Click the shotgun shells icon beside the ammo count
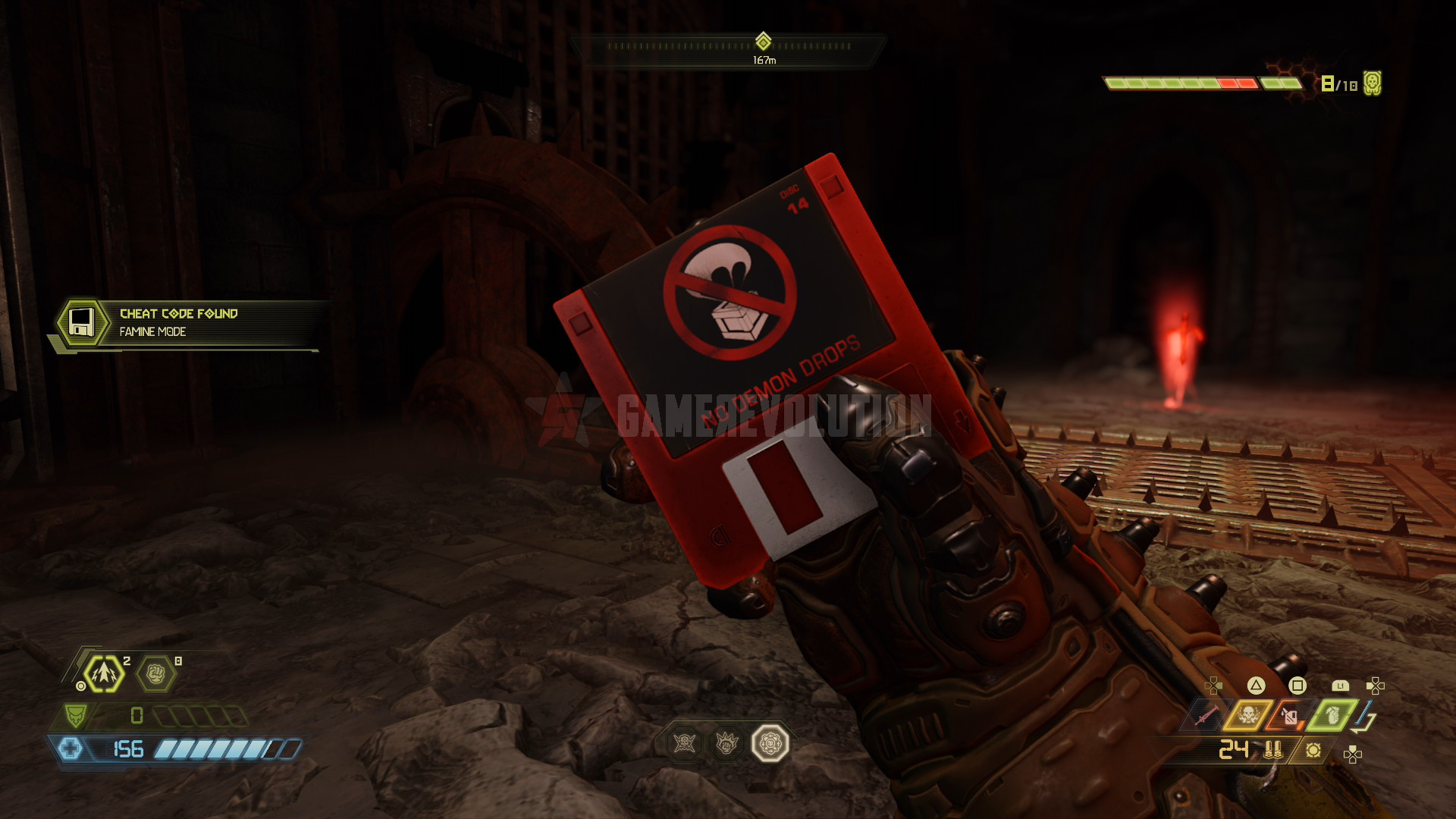Image resolution: width=1456 pixels, height=819 pixels. pos(1274,751)
